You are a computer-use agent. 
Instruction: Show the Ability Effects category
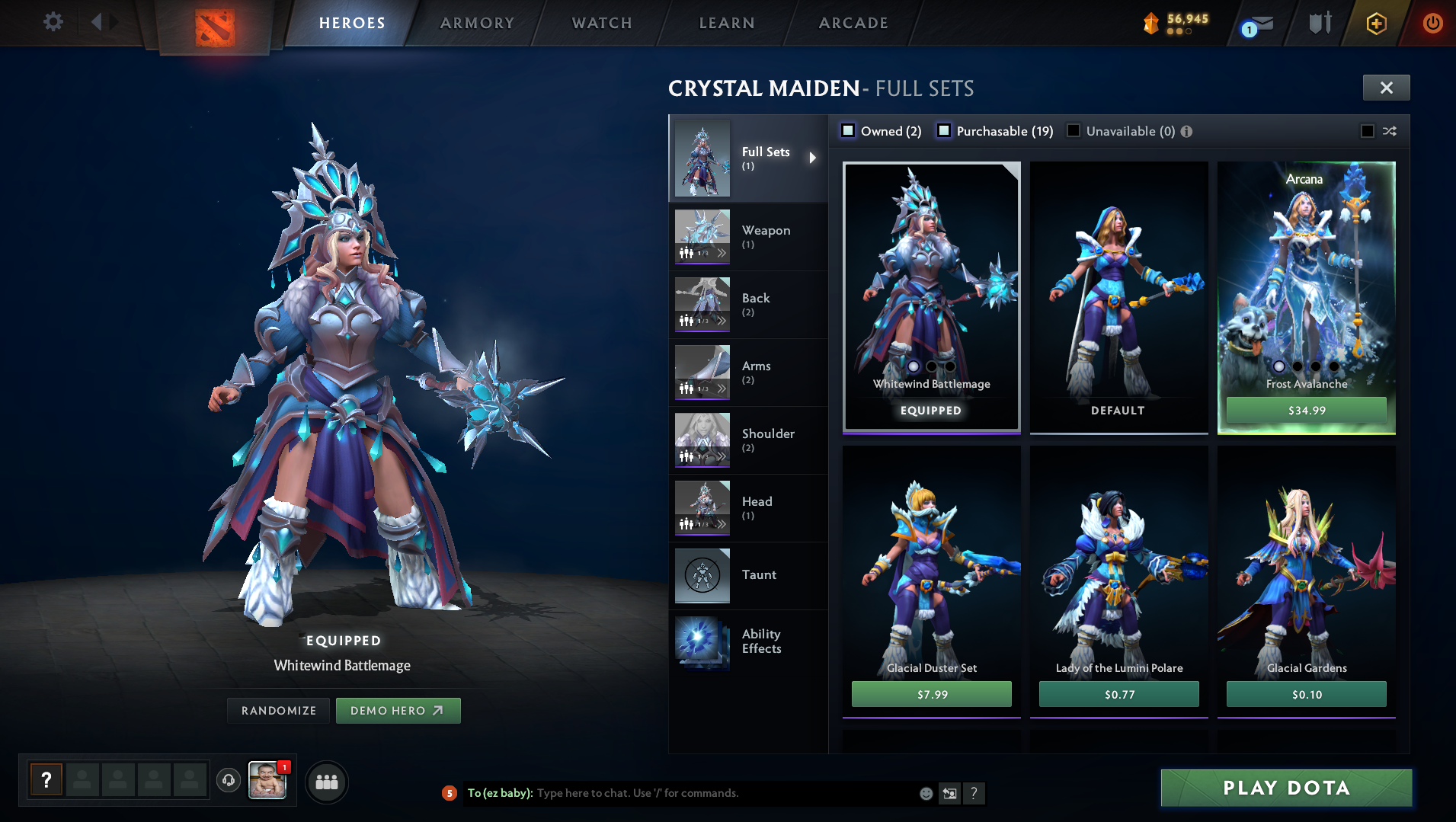click(x=747, y=641)
